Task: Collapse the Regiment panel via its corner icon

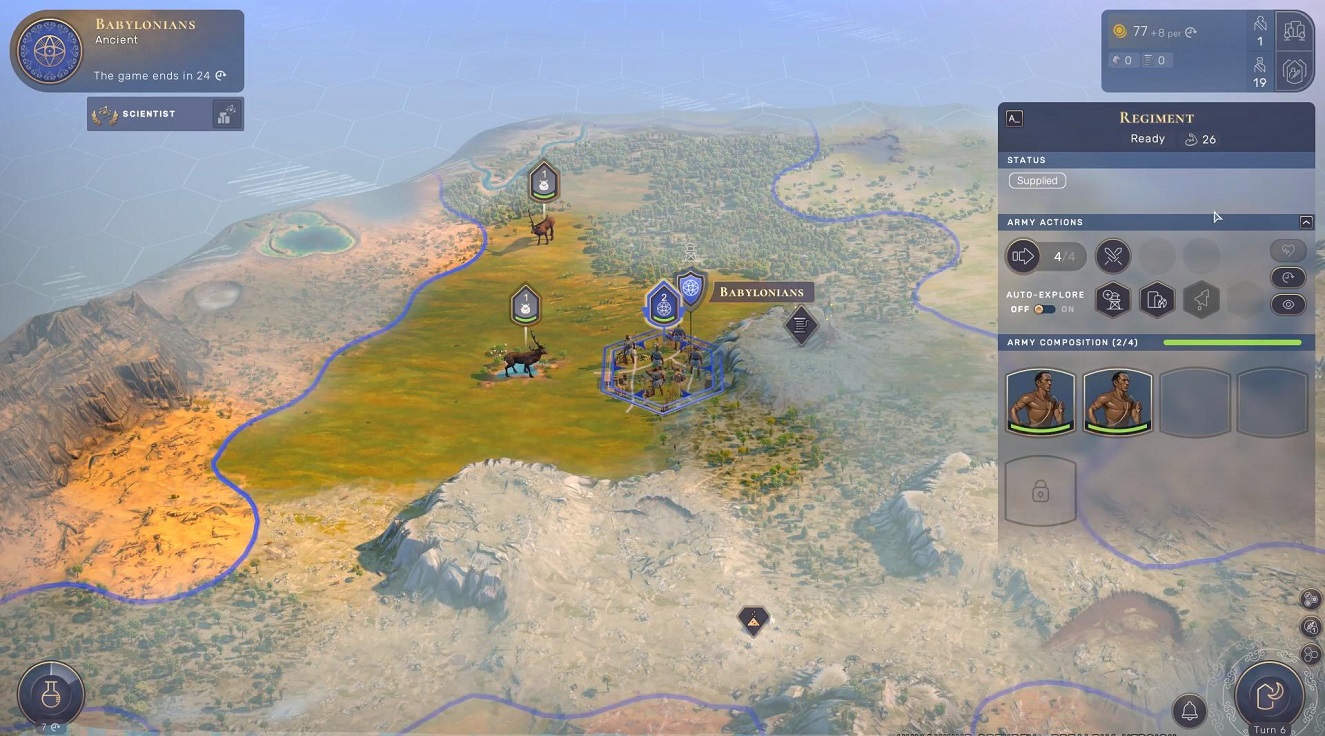Action: click(1013, 118)
